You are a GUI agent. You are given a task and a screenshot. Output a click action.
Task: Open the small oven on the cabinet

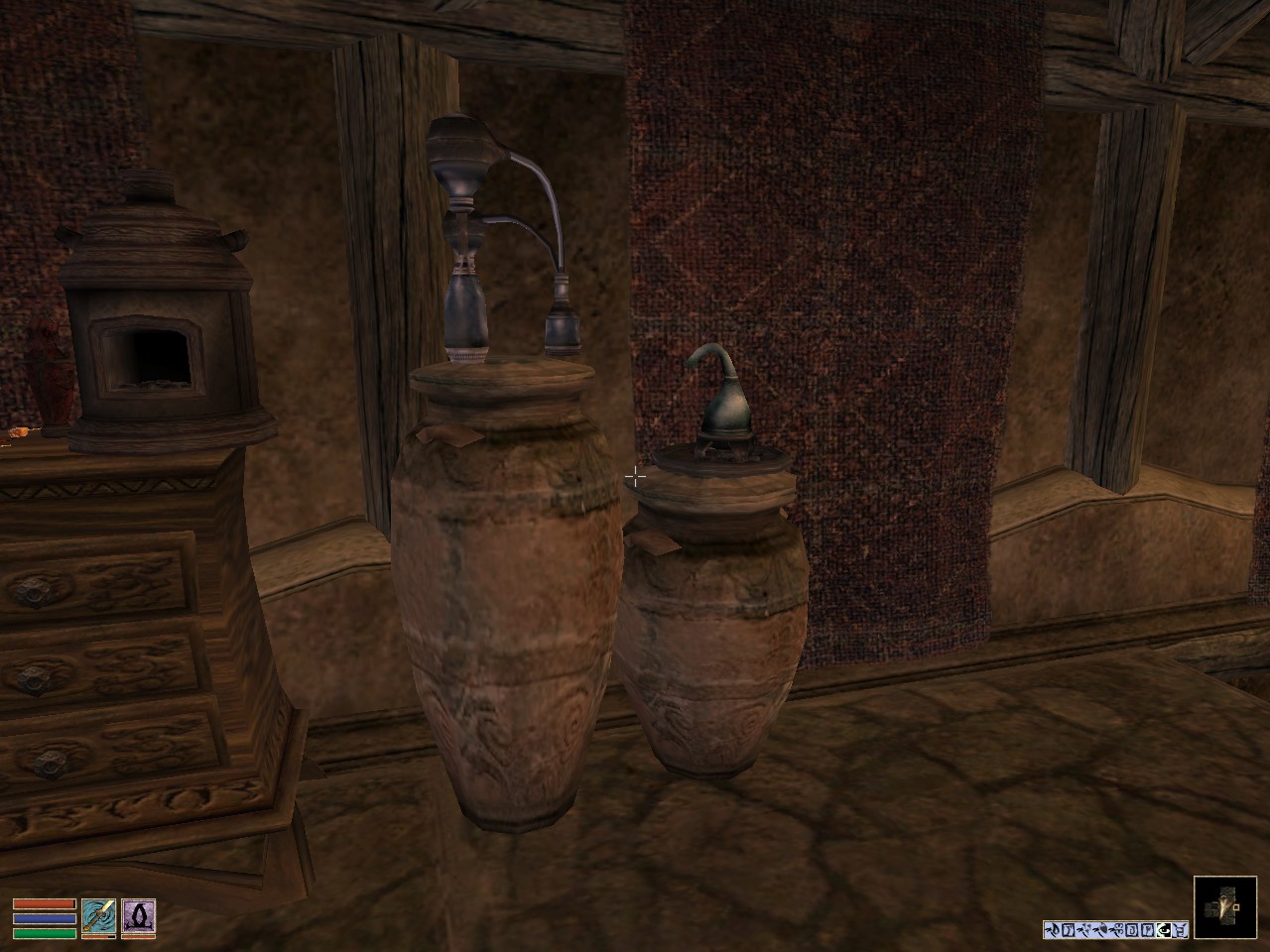[x=149, y=347]
